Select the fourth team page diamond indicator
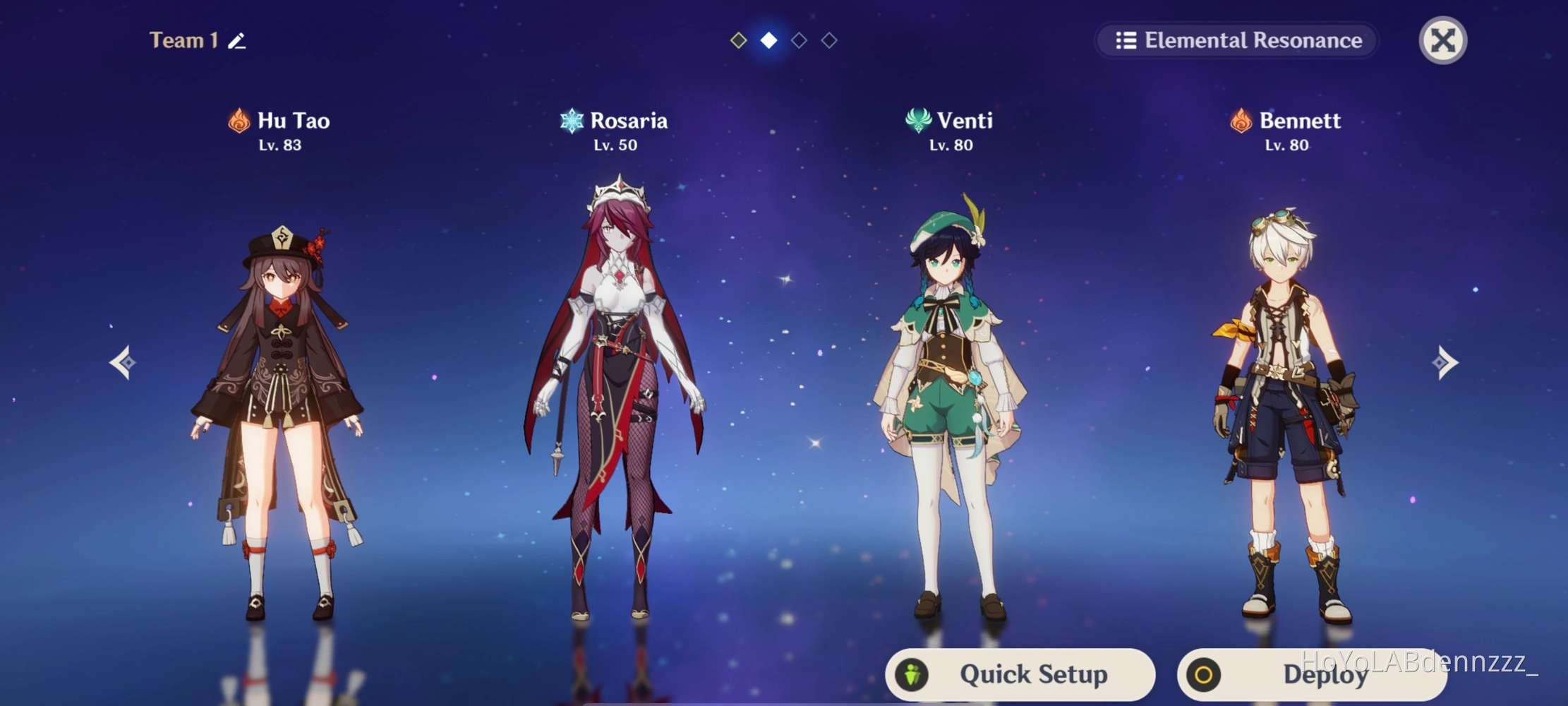1568x706 pixels. pyautogui.click(x=828, y=40)
